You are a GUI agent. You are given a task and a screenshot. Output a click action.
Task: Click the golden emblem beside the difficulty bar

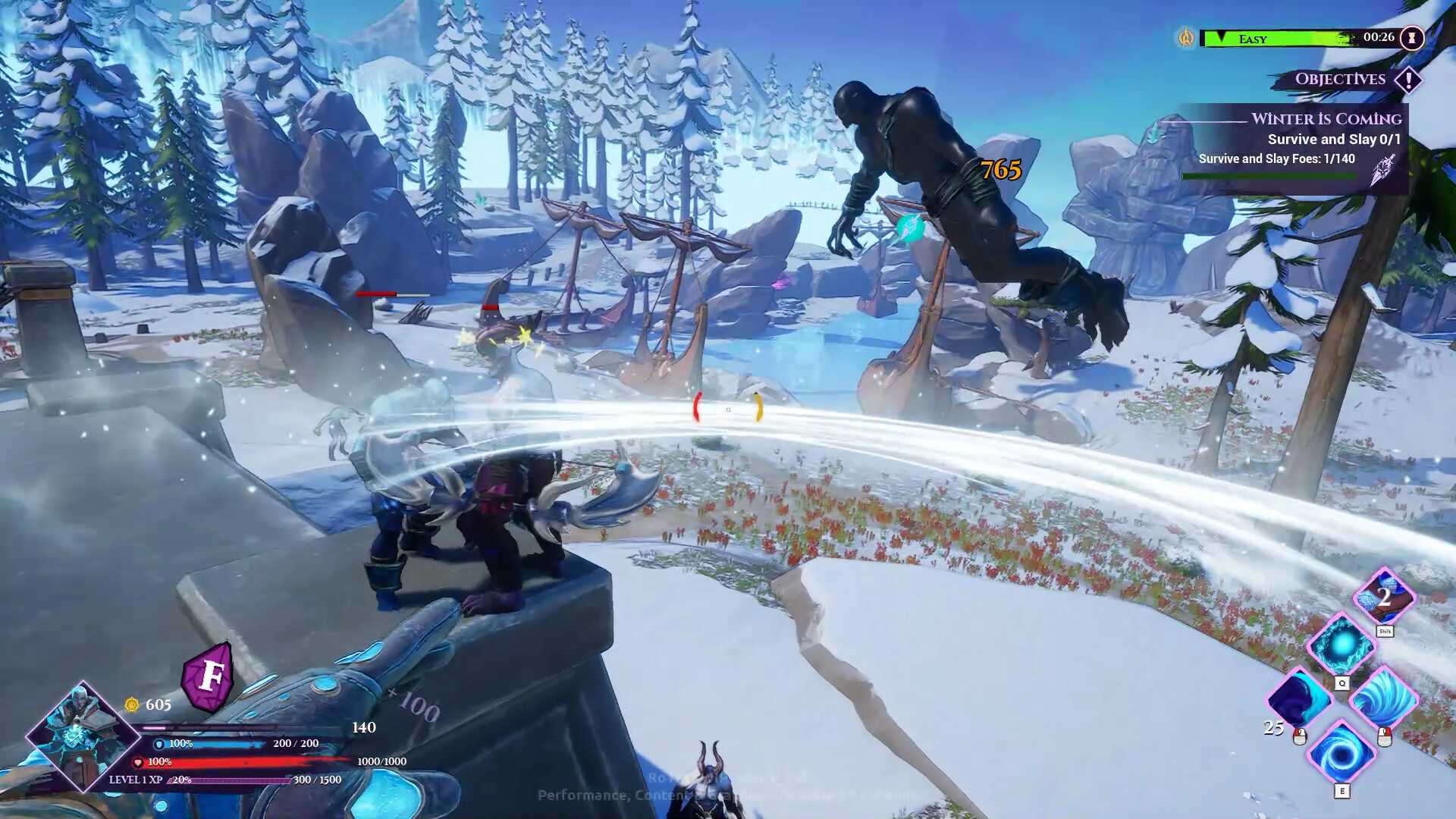tap(1186, 38)
